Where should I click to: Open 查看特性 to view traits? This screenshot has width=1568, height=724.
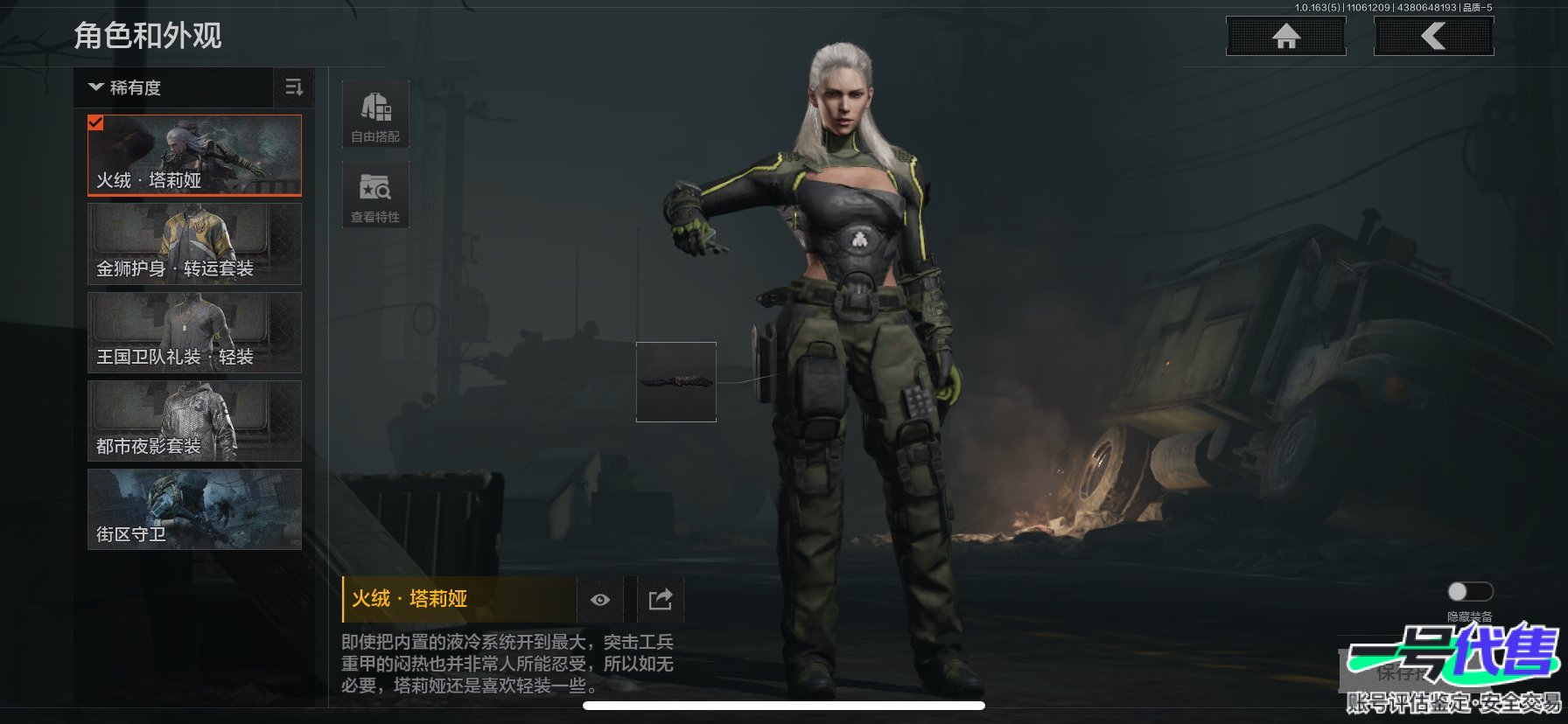click(375, 195)
